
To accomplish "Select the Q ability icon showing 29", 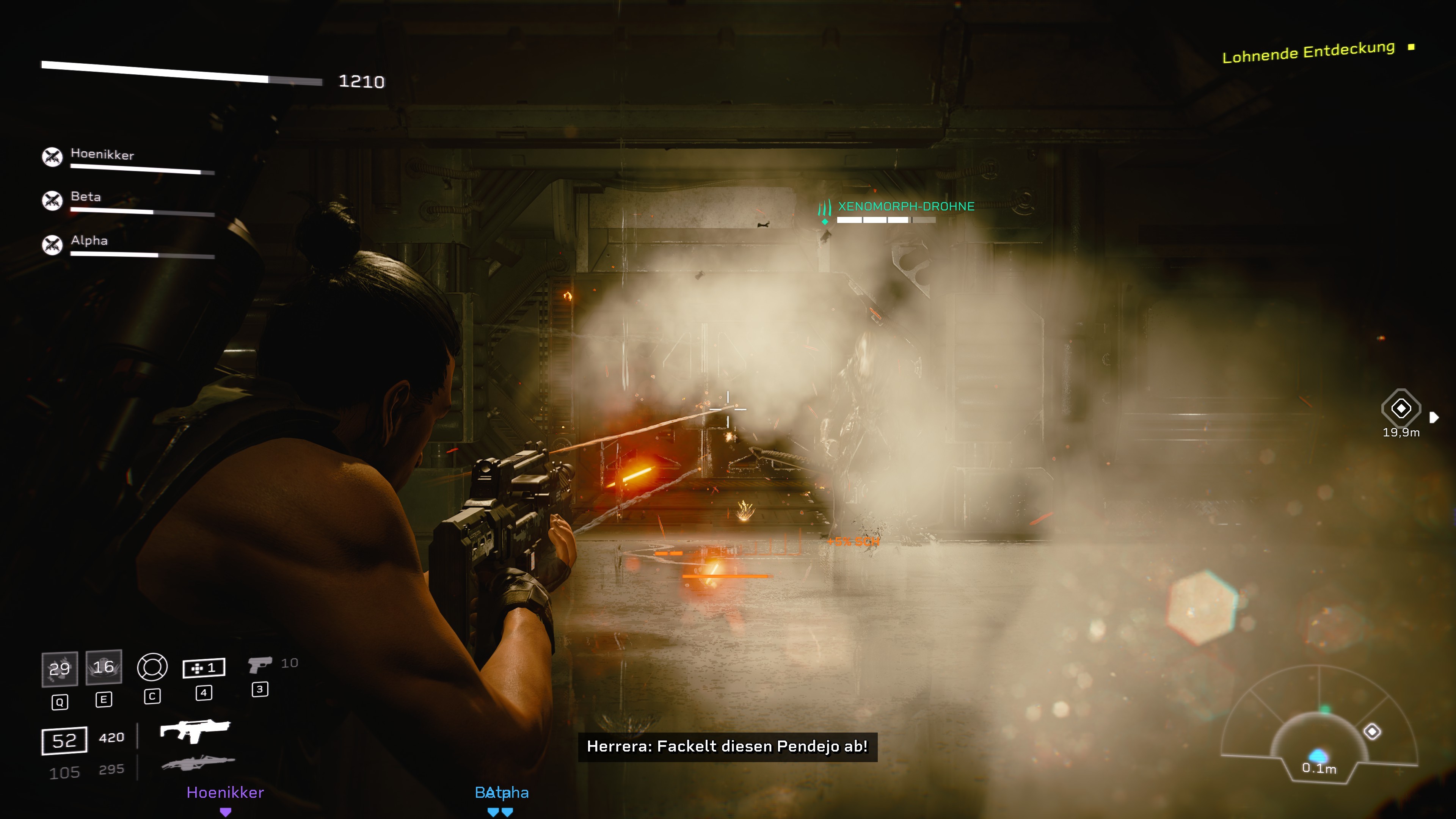I will pyautogui.click(x=60, y=669).
